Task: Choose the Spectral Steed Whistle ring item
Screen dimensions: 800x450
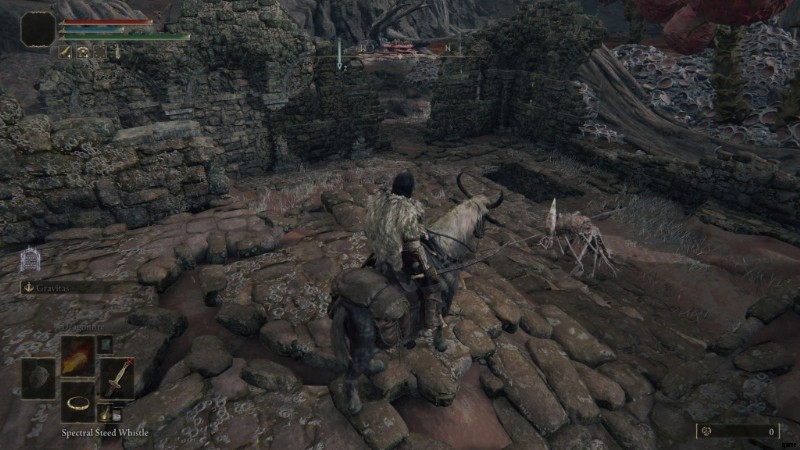Action: (x=77, y=402)
